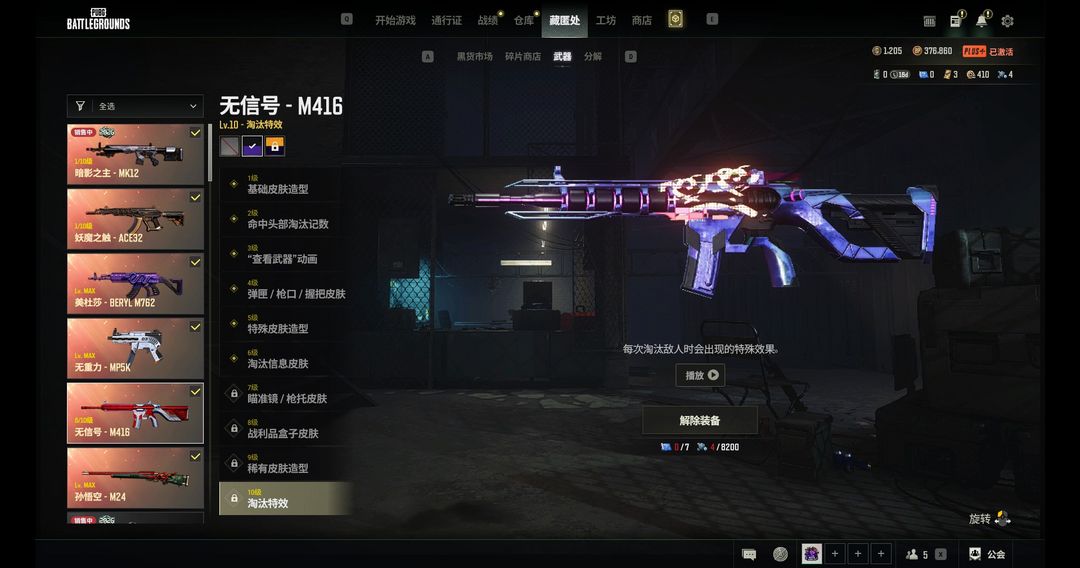The image size is (1080, 568).
Task: Select the 美杜莎 Beryl M762 skin
Action: pos(135,283)
